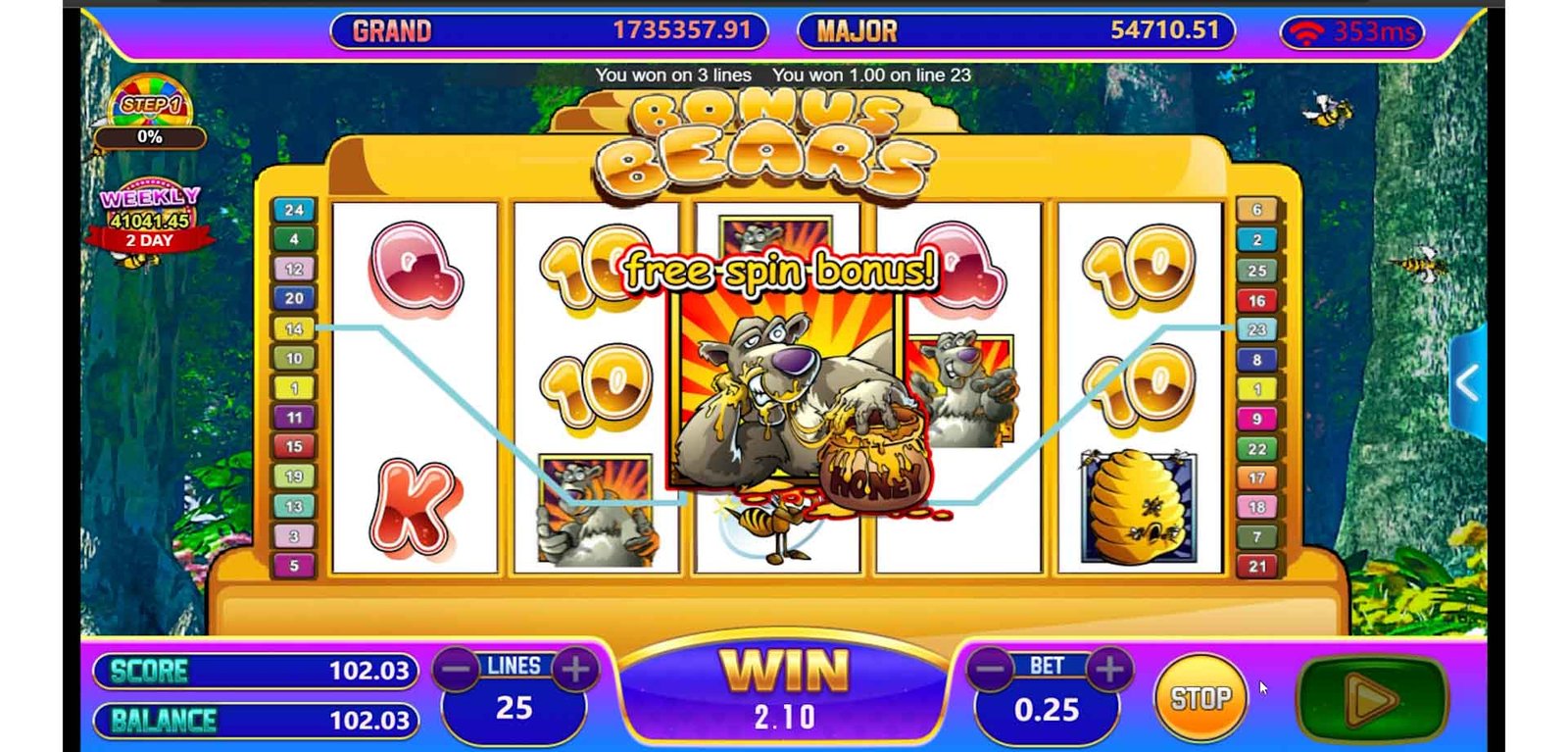Stop the spinning reels with STOP

(1200, 698)
